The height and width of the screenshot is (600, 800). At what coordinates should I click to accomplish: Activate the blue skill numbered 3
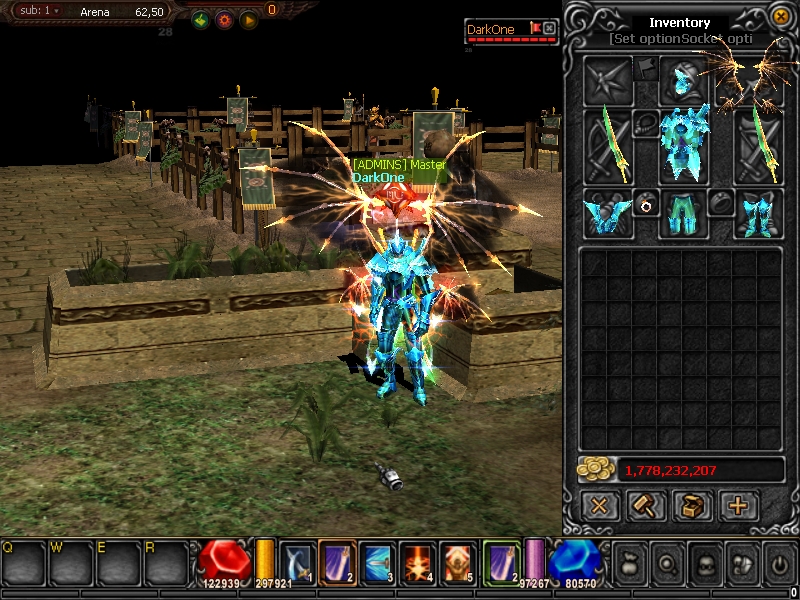(376, 561)
